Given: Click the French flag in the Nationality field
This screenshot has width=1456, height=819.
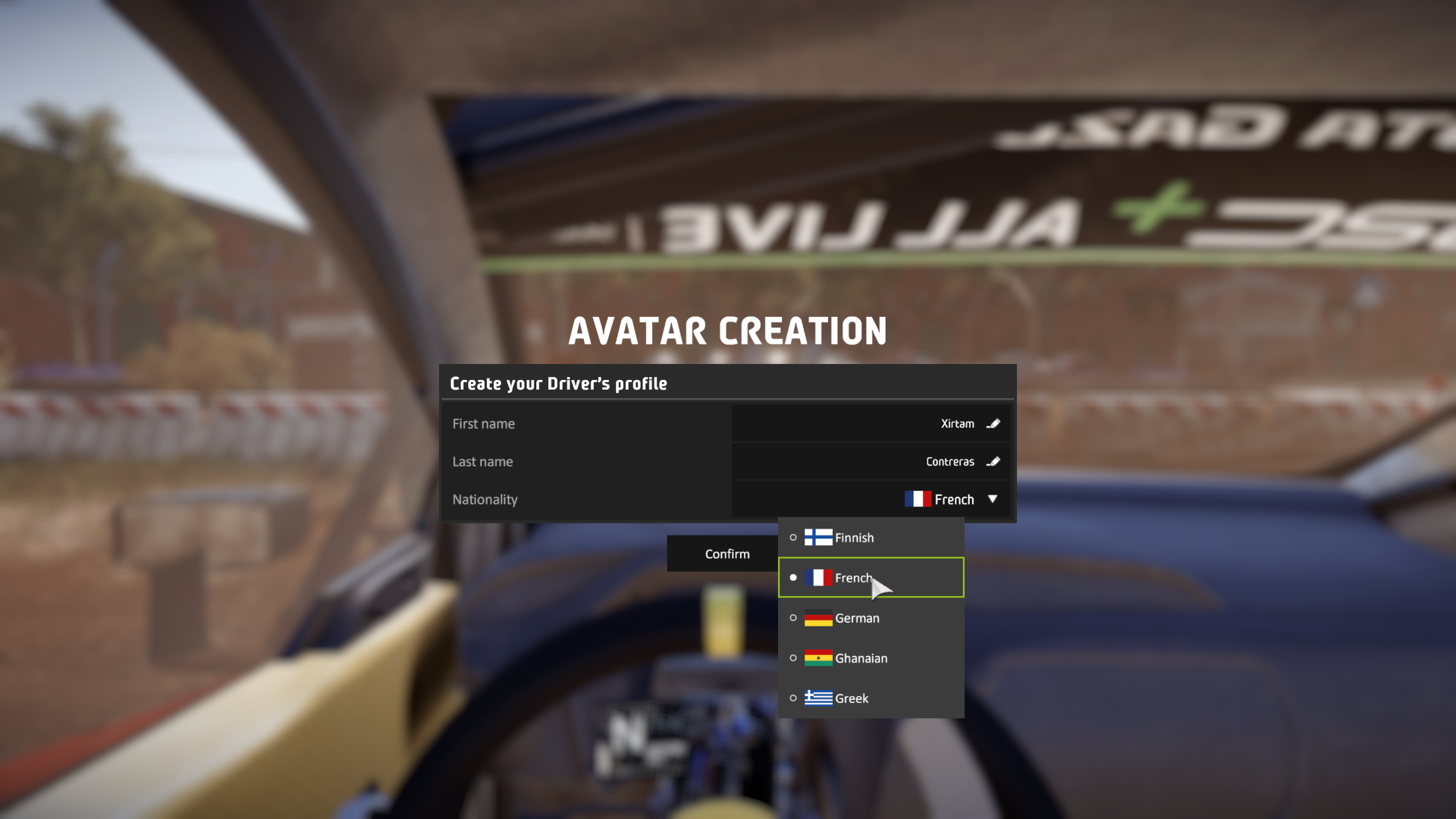Looking at the screenshot, I should tap(918, 499).
